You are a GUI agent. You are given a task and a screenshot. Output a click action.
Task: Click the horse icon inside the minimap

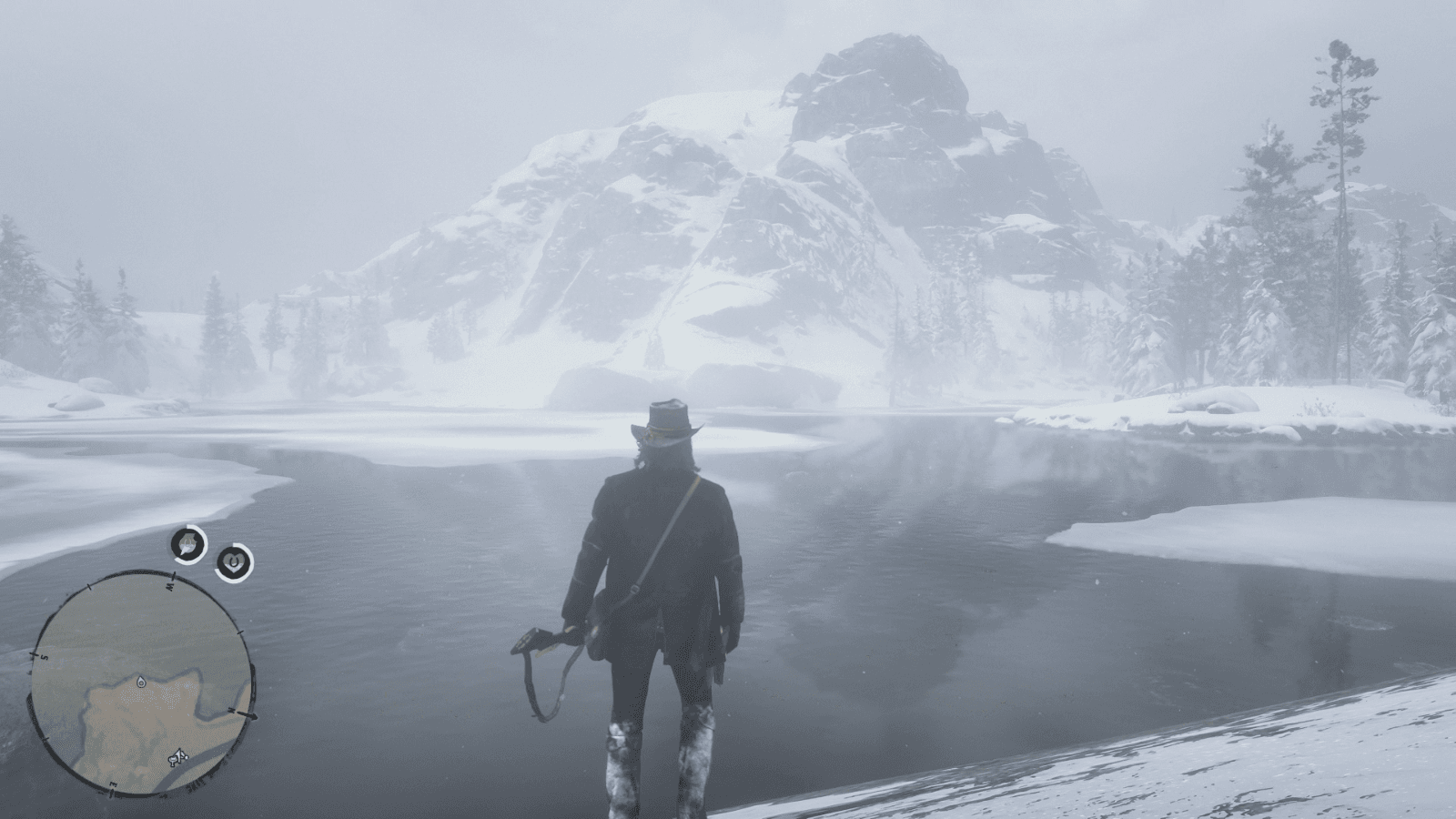(x=177, y=758)
